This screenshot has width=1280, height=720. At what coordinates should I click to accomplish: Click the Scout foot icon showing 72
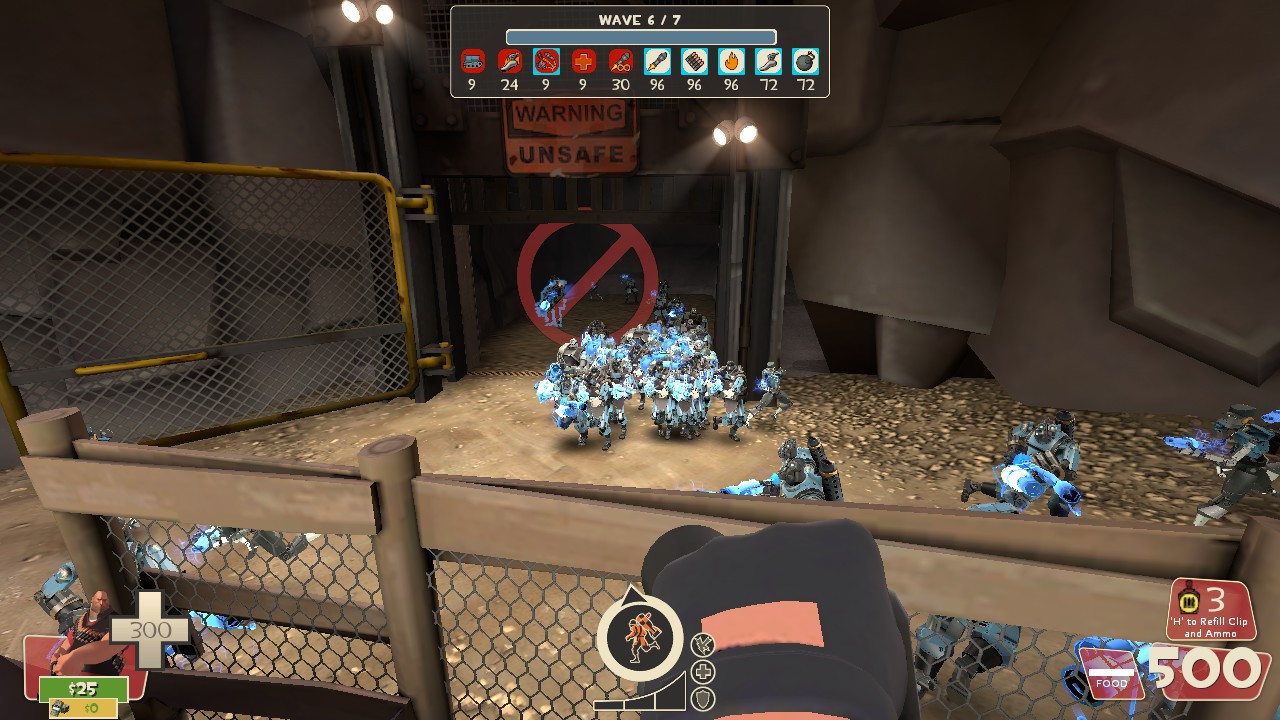(x=769, y=62)
